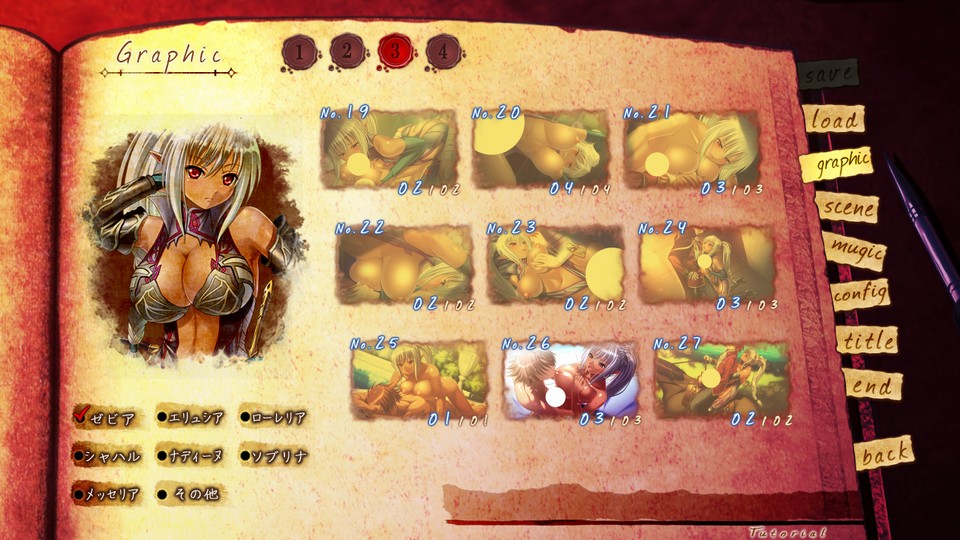Open the save tab

(x=828, y=73)
